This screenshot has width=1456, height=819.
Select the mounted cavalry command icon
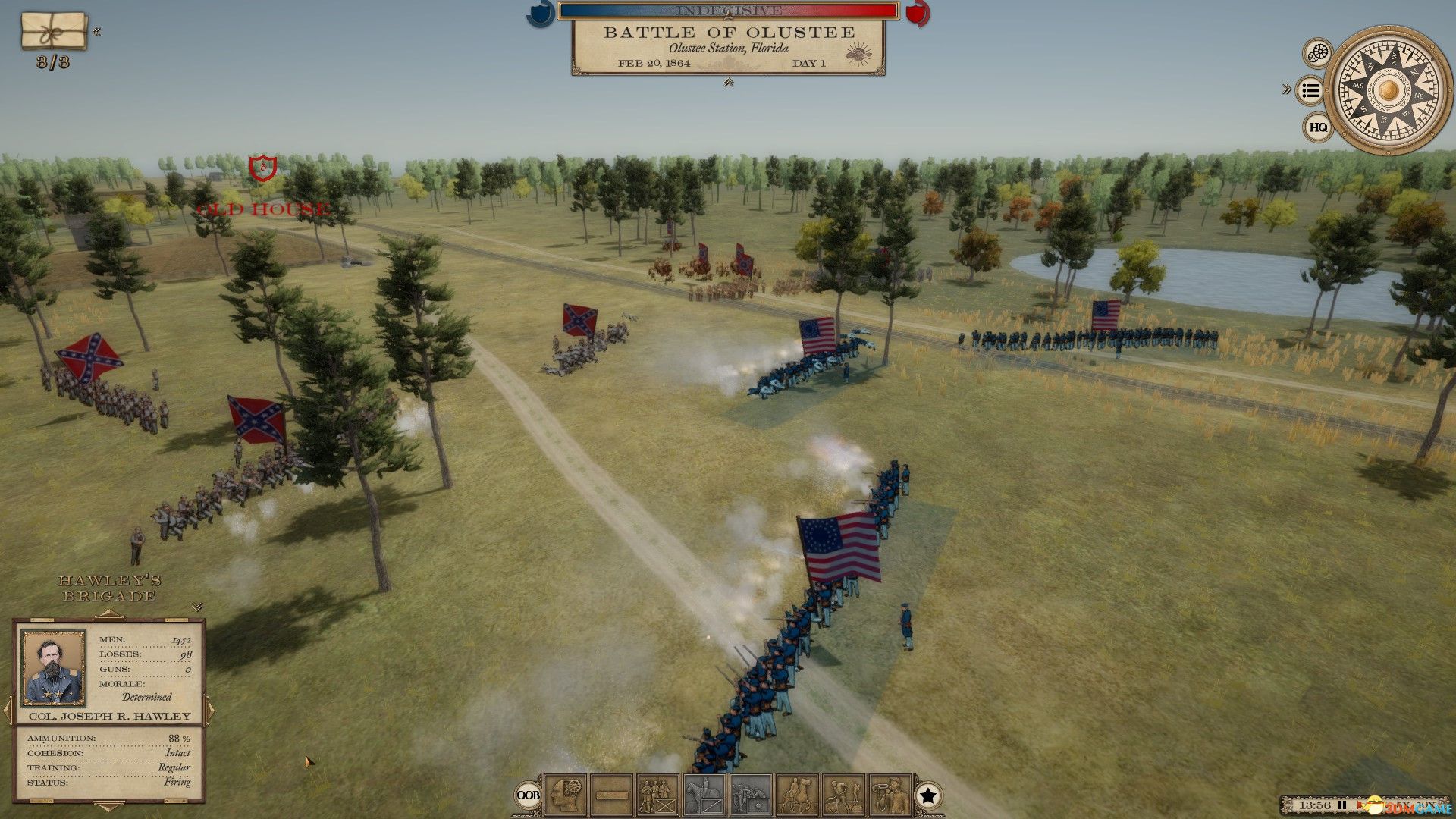point(704,795)
